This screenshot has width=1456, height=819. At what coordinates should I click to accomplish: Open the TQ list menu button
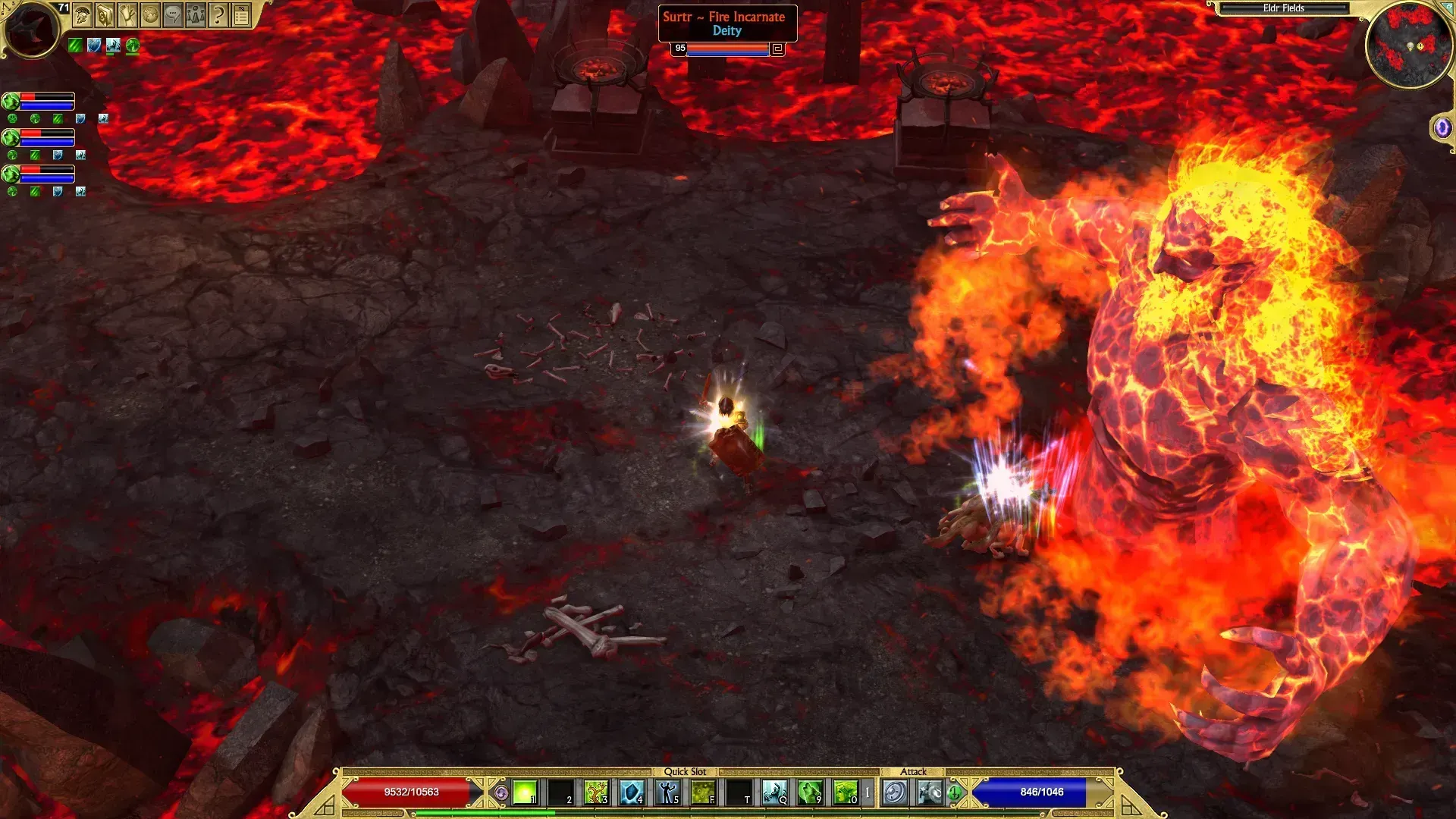[x=241, y=14]
